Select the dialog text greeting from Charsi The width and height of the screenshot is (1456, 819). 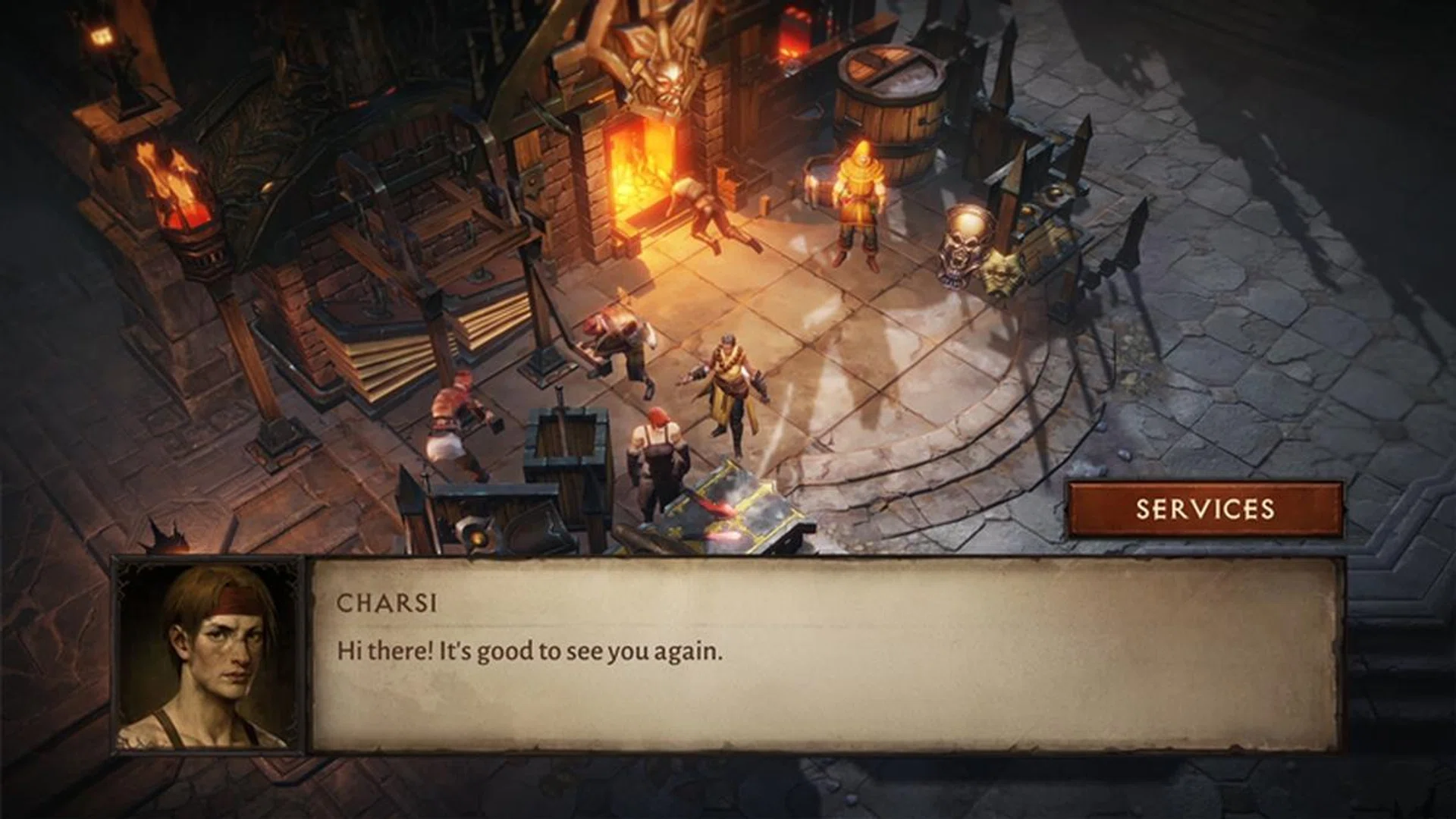(x=529, y=649)
